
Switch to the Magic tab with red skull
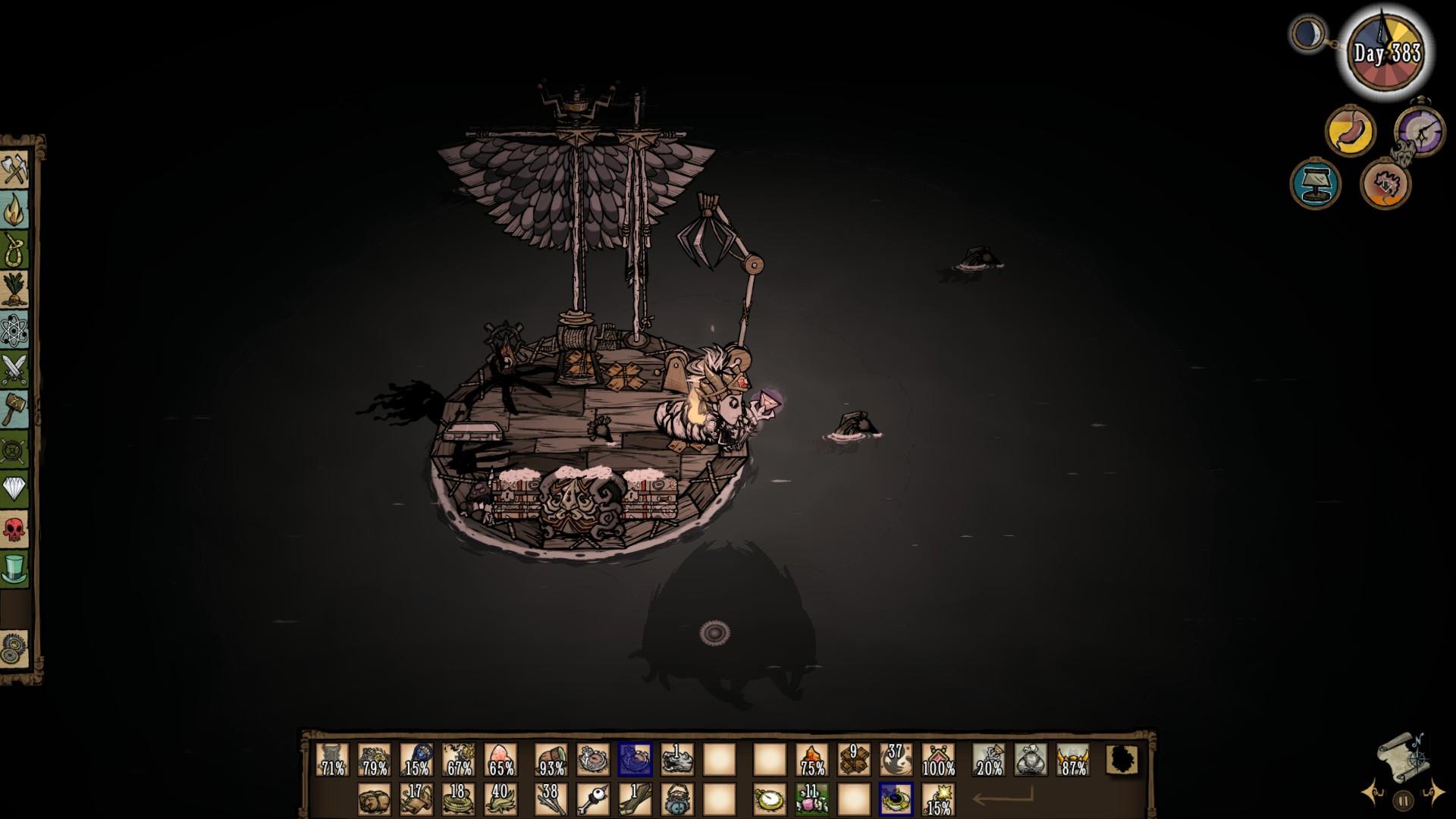14,529
